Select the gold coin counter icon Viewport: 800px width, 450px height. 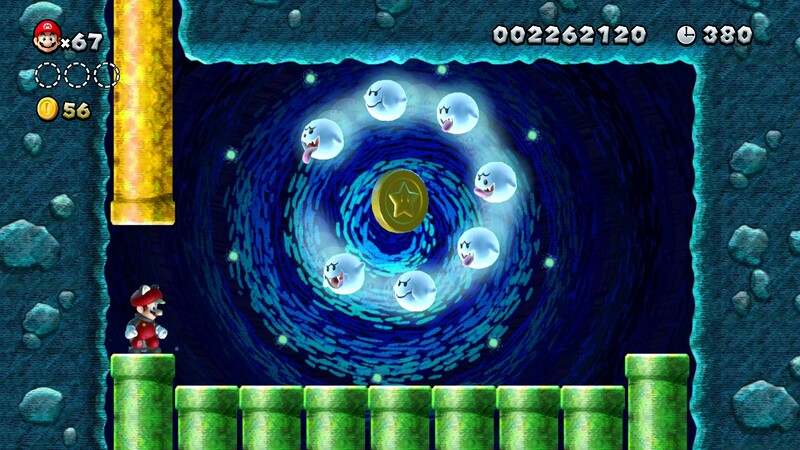(47, 109)
